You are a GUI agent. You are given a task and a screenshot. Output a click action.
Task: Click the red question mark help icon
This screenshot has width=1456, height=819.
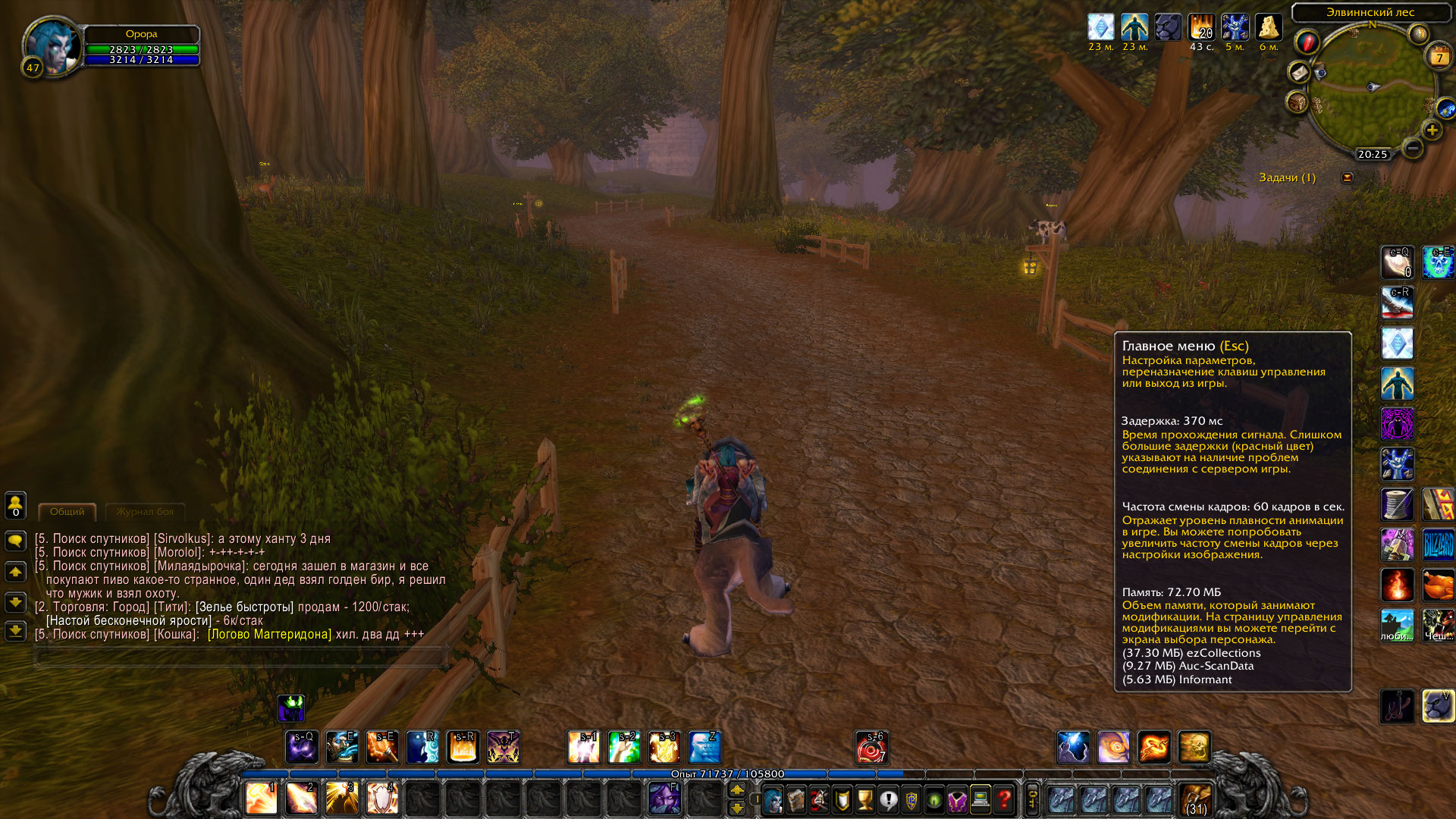[x=1004, y=800]
